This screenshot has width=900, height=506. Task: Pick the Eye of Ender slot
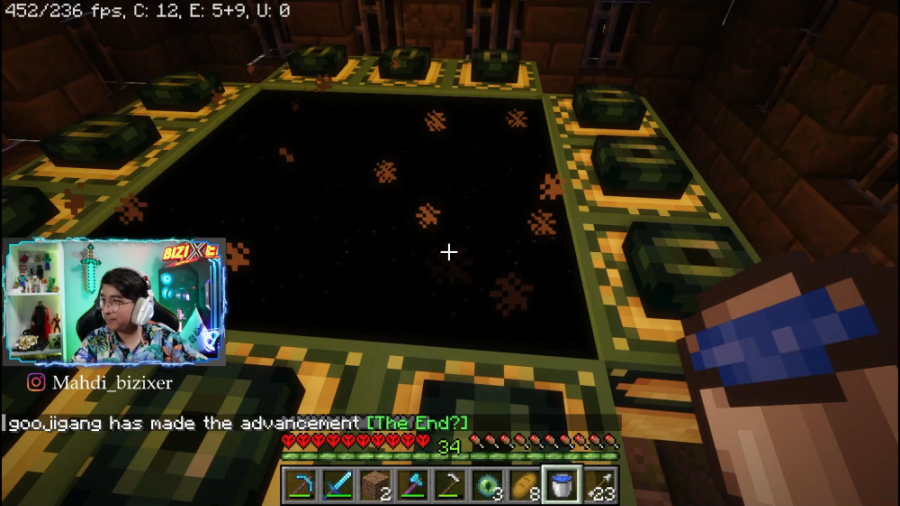[486, 485]
